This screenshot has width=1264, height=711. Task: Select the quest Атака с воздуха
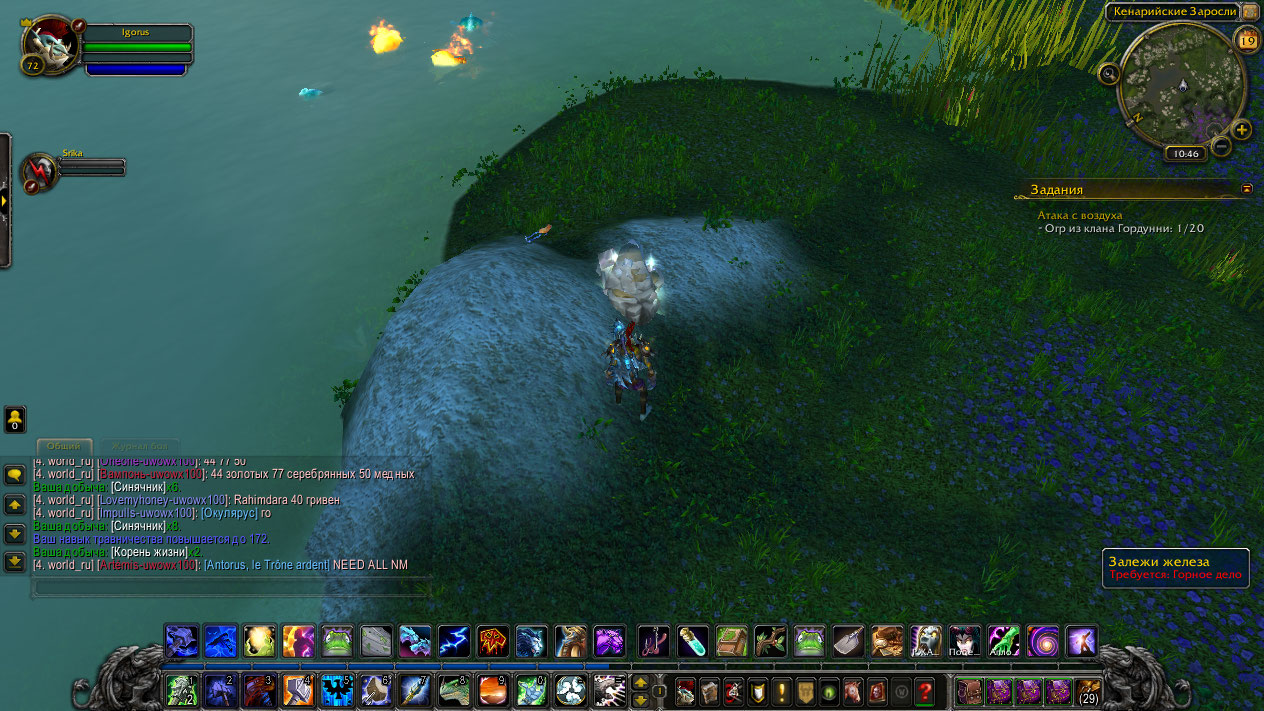tap(1080, 215)
